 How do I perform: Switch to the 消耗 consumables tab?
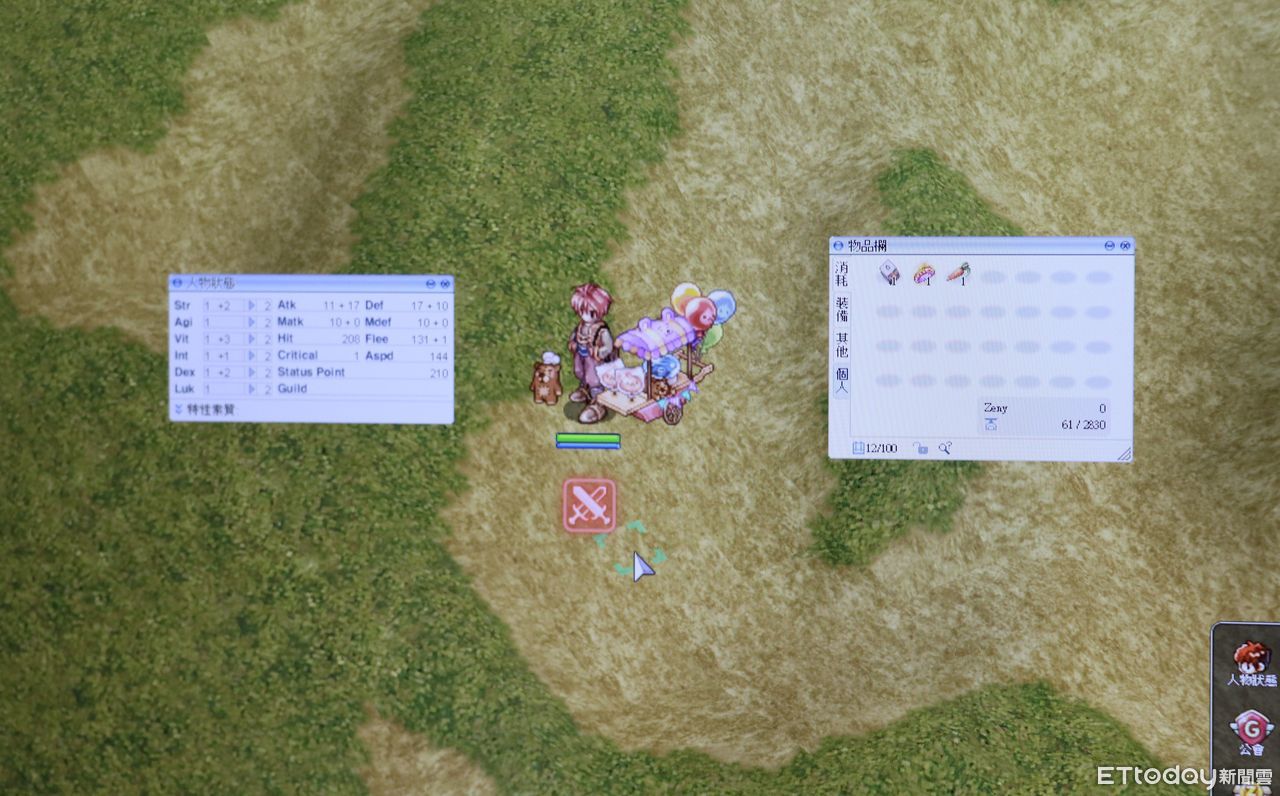[x=841, y=274]
